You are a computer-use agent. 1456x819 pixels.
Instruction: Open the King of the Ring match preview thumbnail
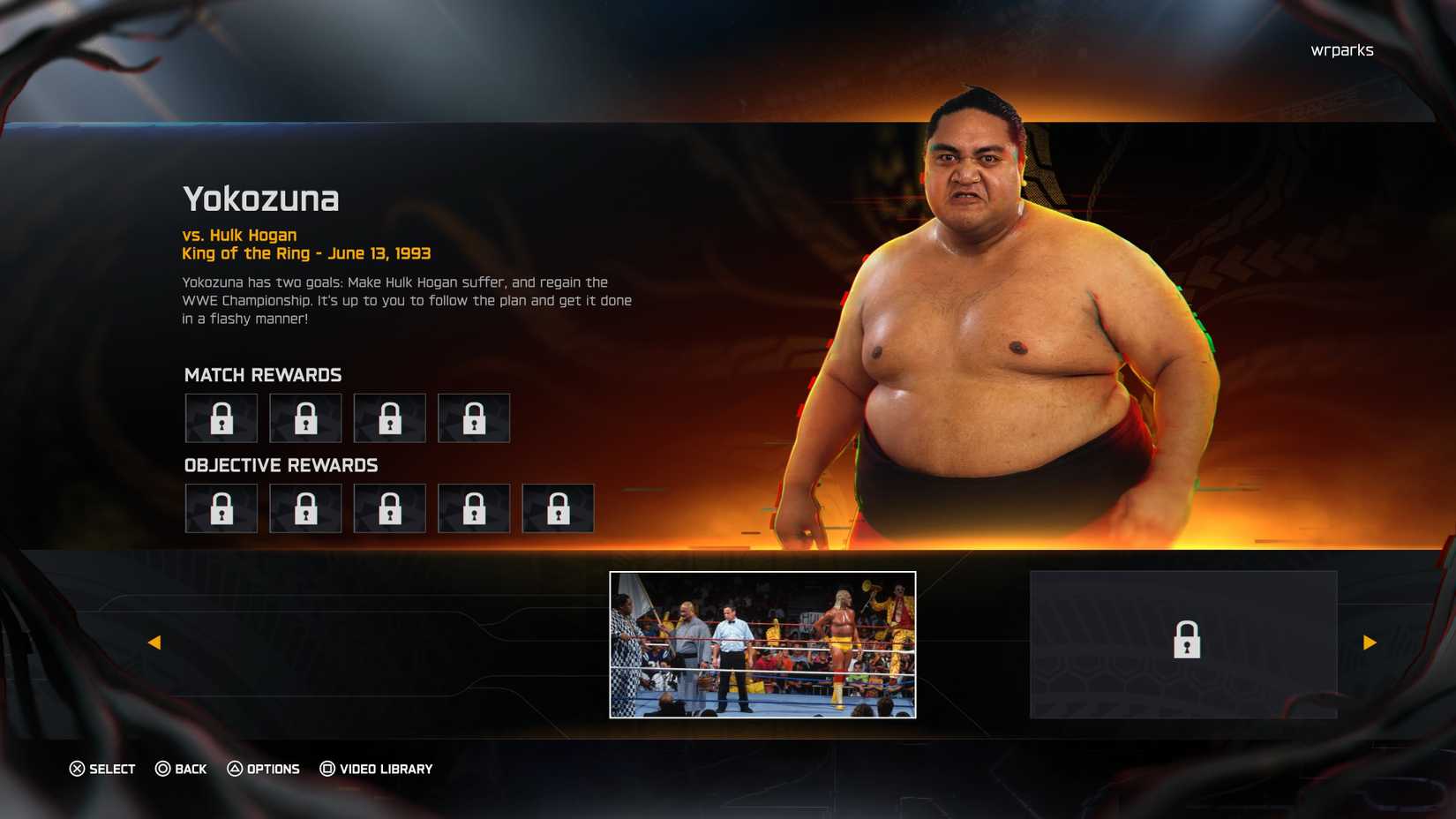coord(763,645)
